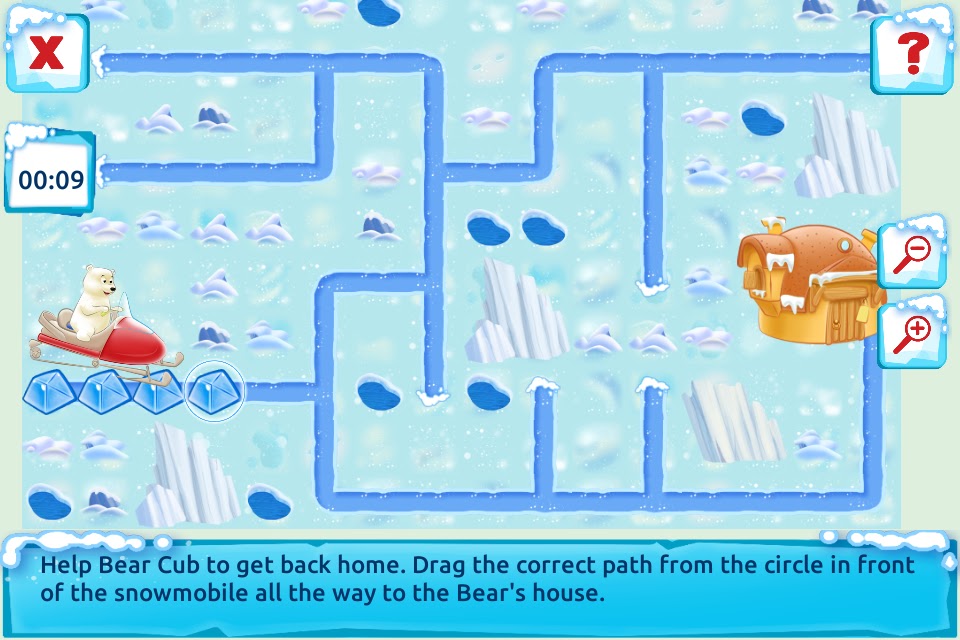Screen dimensions: 960x640
Task: Zoom out with the minus magnifier button
Action: (911, 251)
